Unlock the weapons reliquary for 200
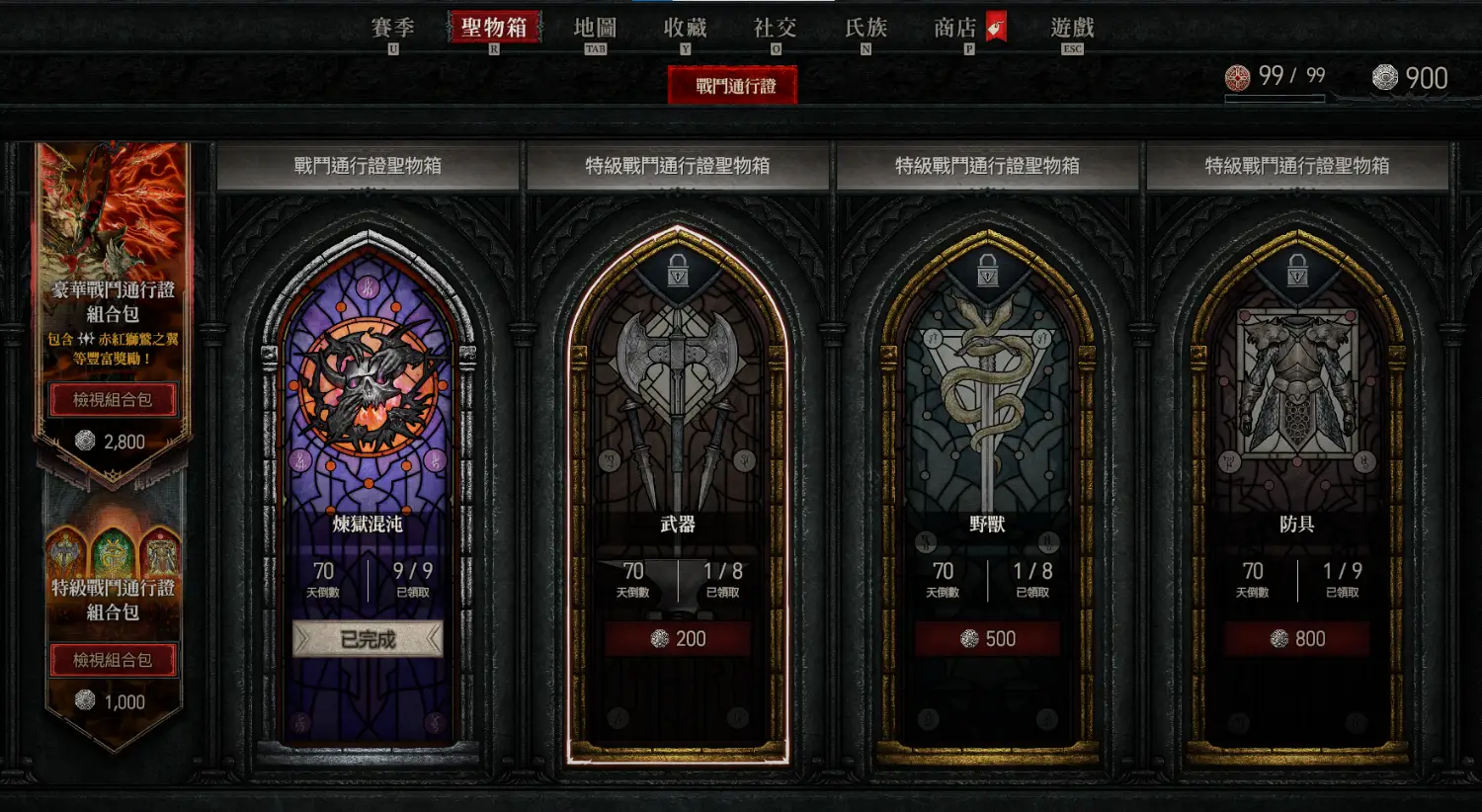 [678, 639]
